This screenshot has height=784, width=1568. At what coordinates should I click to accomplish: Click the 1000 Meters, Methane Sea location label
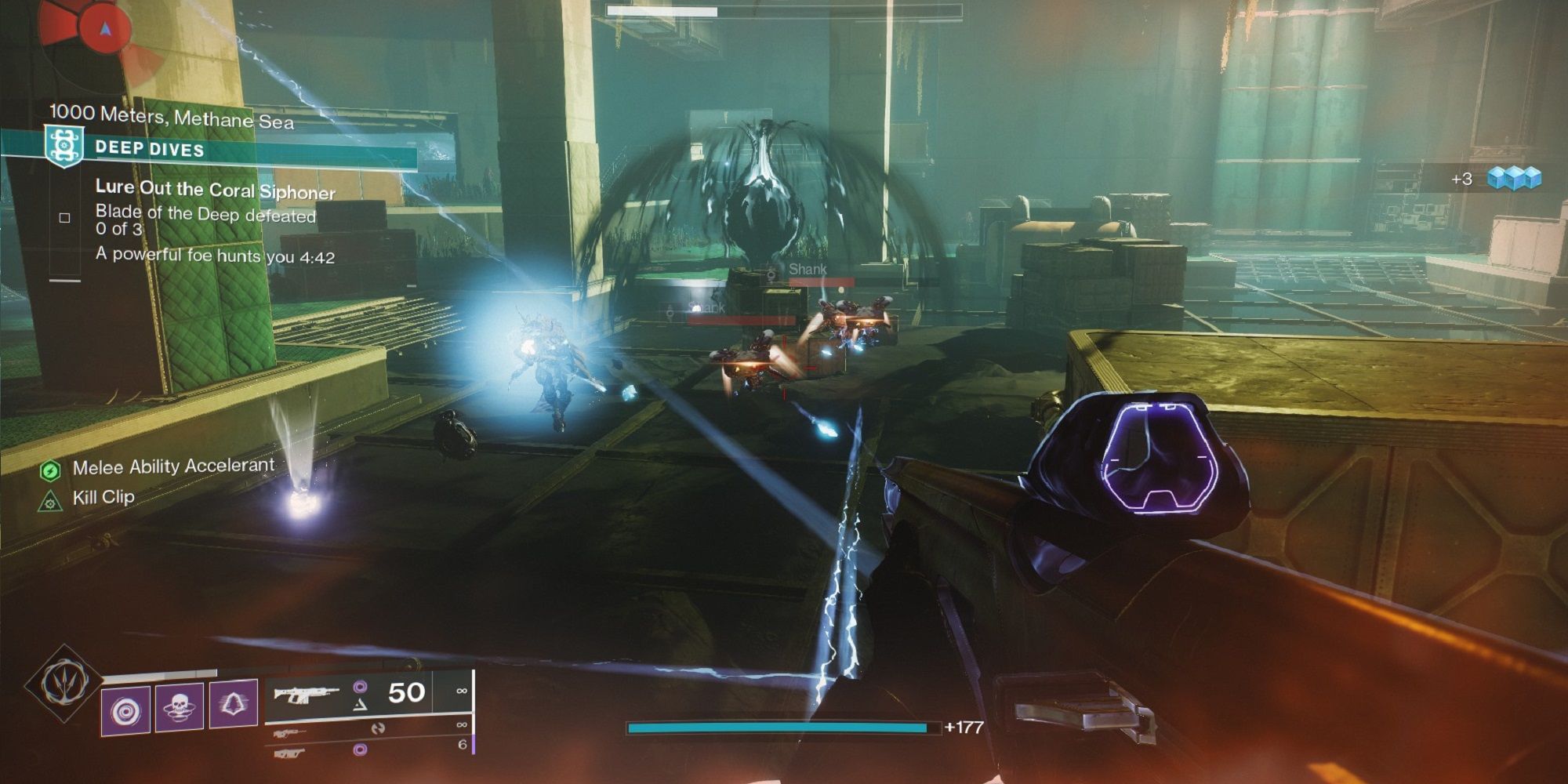[174, 115]
